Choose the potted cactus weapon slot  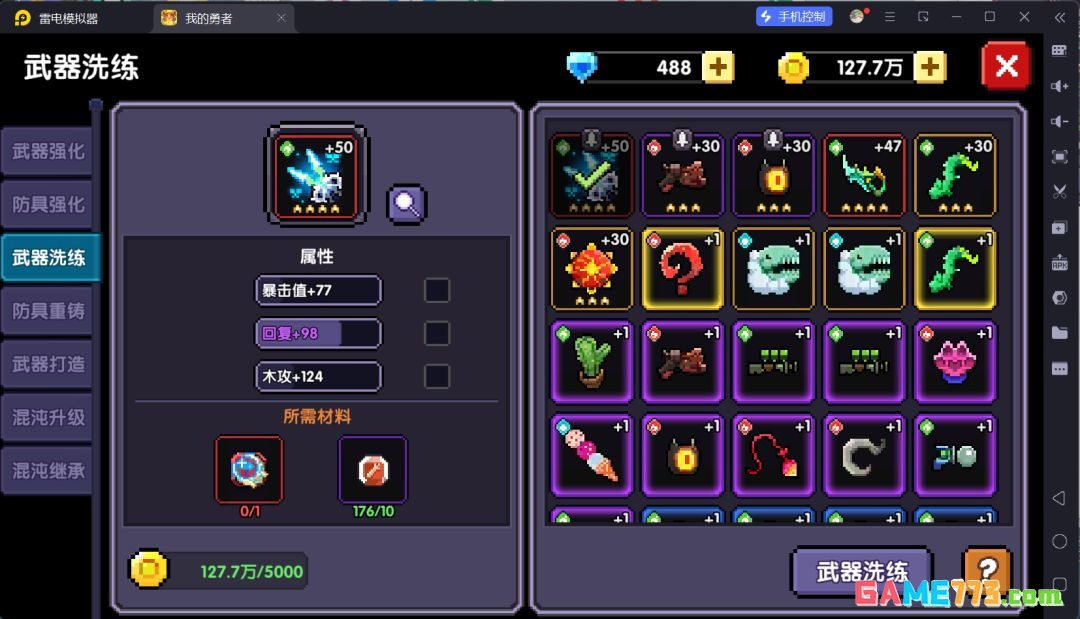pos(591,361)
